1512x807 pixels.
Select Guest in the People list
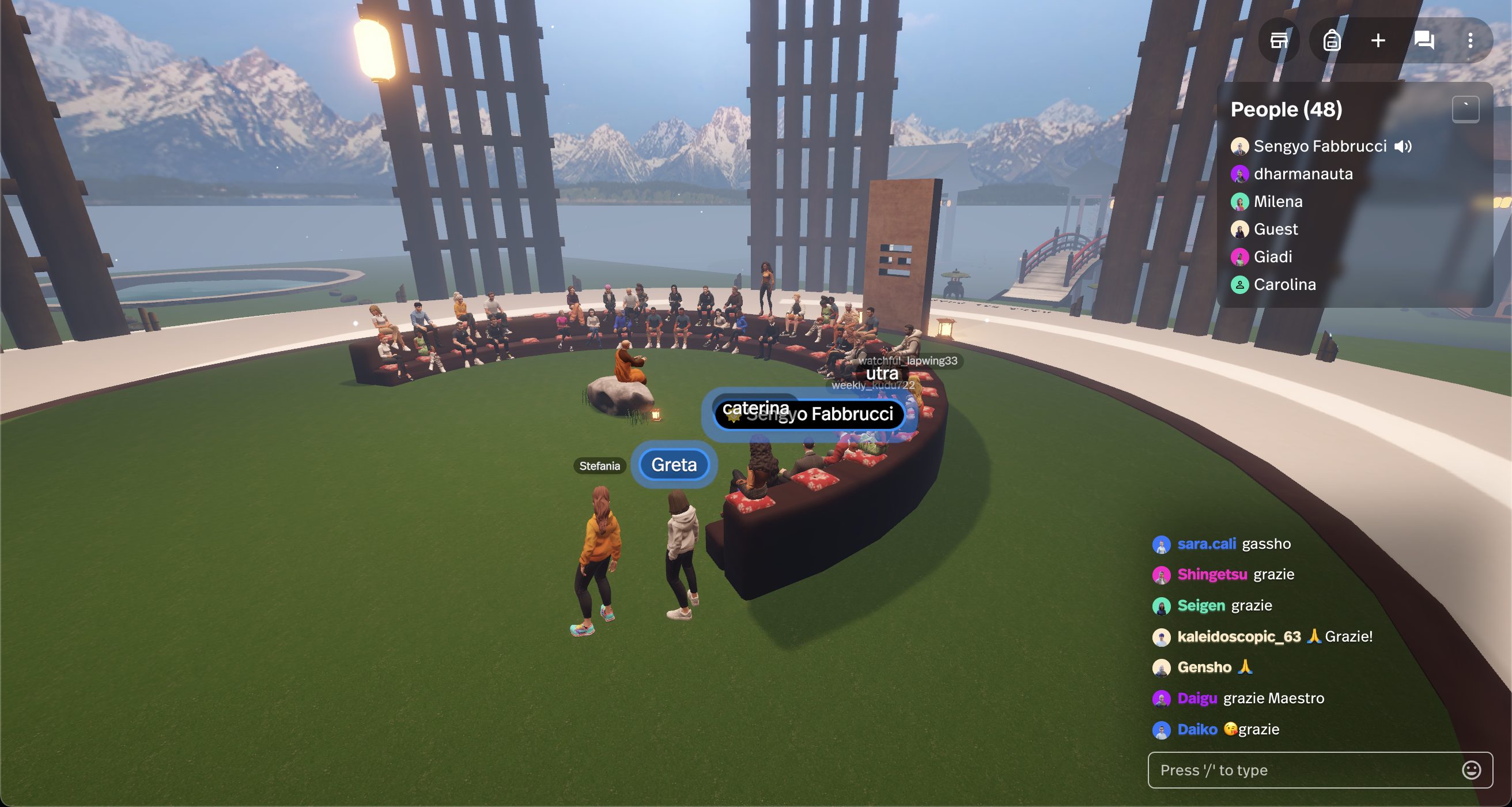[x=1275, y=229]
